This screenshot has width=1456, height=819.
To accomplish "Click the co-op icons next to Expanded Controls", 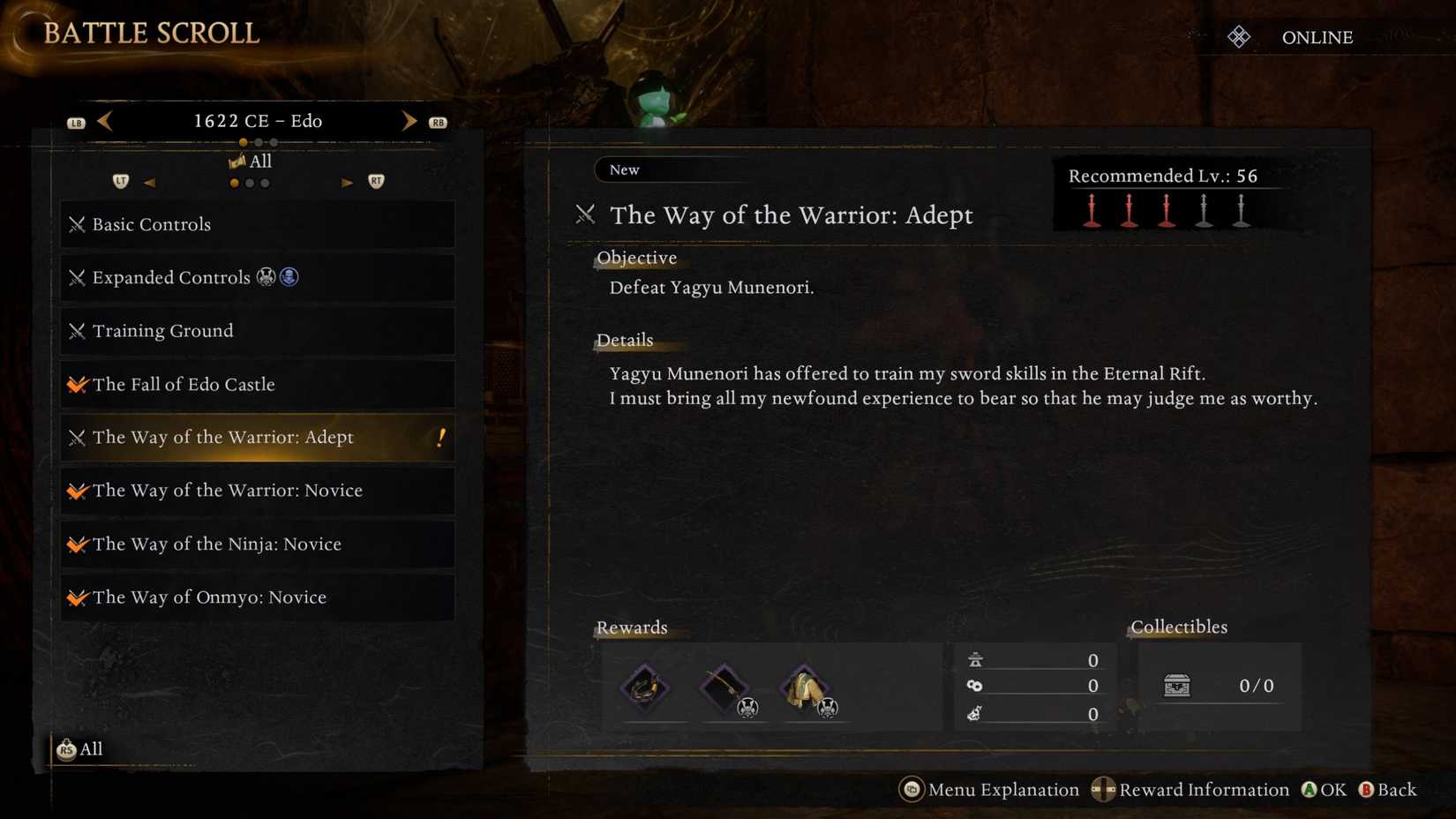I will click(x=278, y=276).
